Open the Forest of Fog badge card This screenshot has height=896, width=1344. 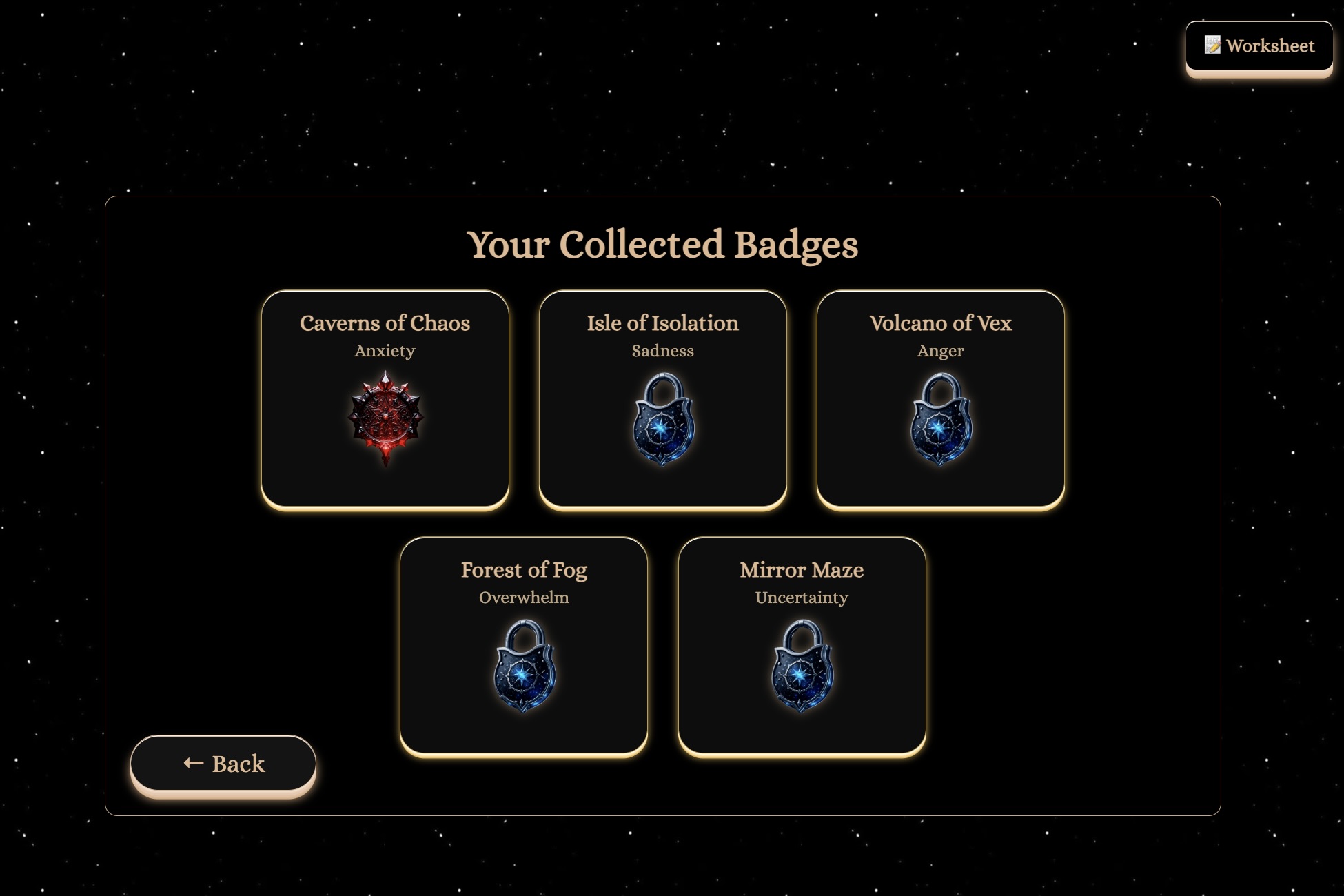pyautogui.click(x=524, y=646)
